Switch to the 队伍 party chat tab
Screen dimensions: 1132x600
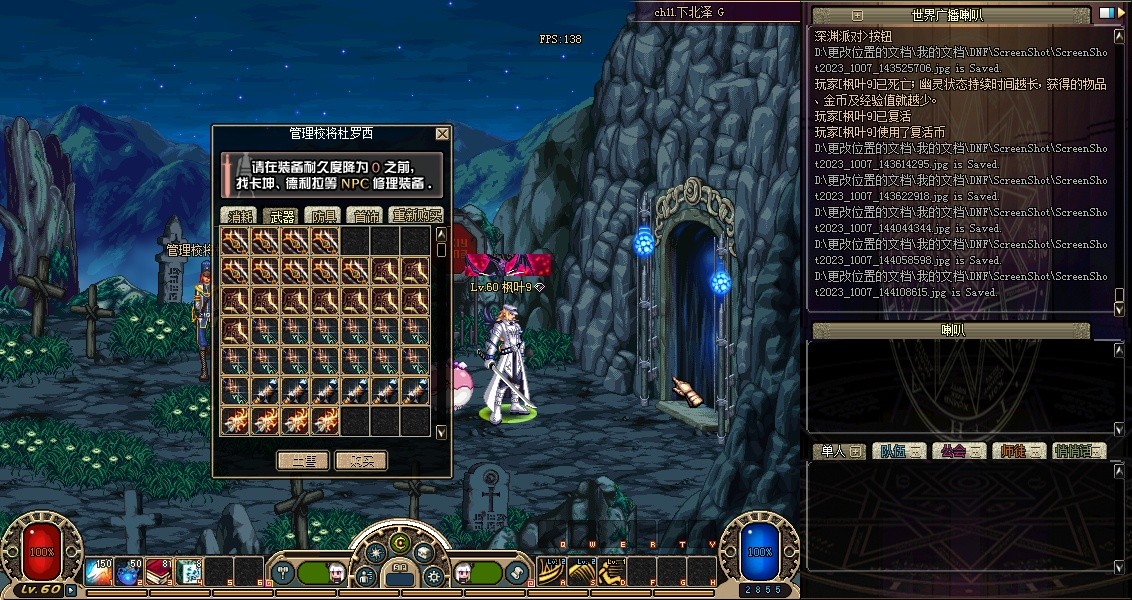(898, 451)
